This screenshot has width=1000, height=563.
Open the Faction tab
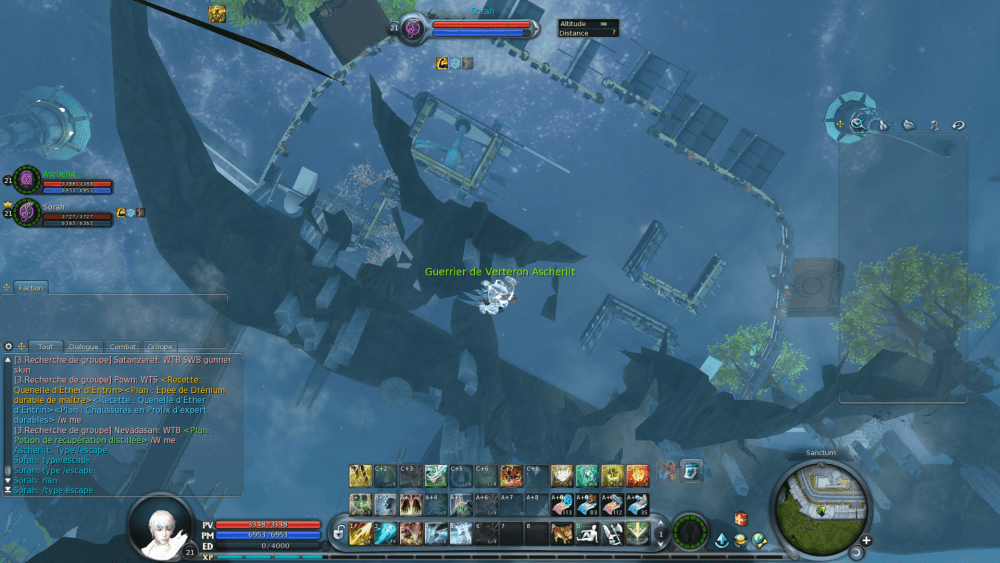[x=31, y=287]
